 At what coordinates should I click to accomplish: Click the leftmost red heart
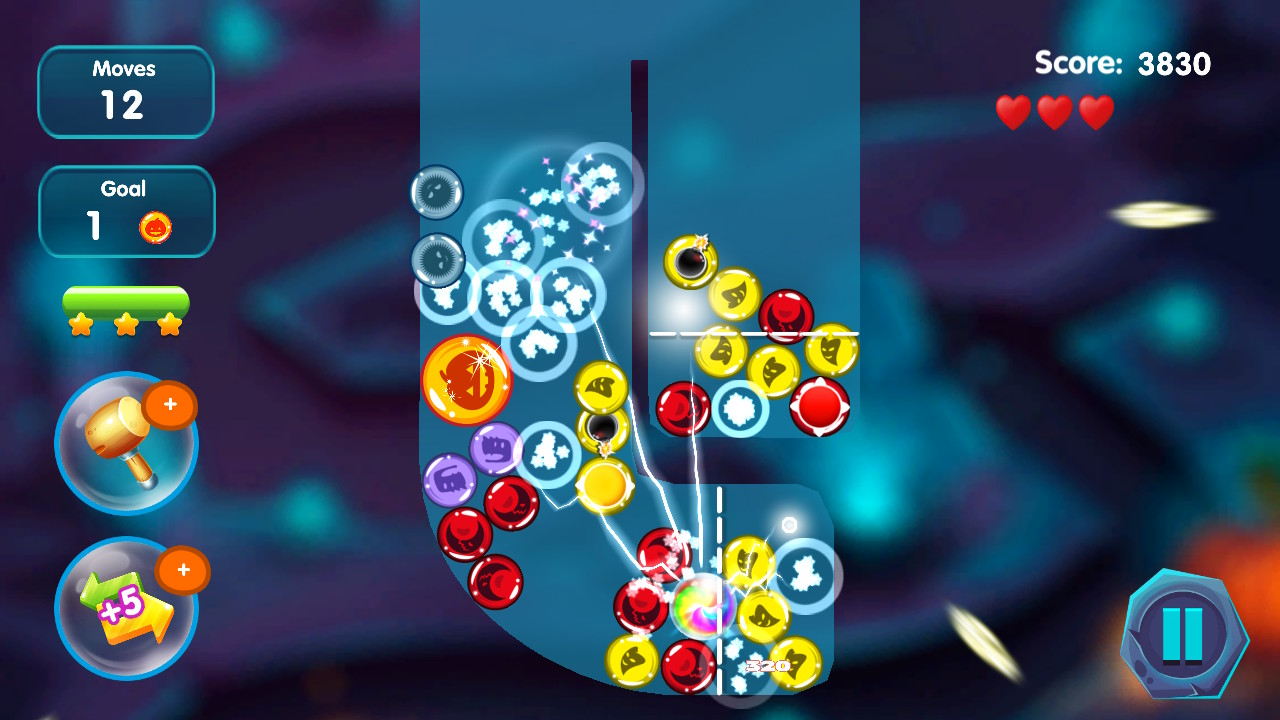[x=1012, y=111]
